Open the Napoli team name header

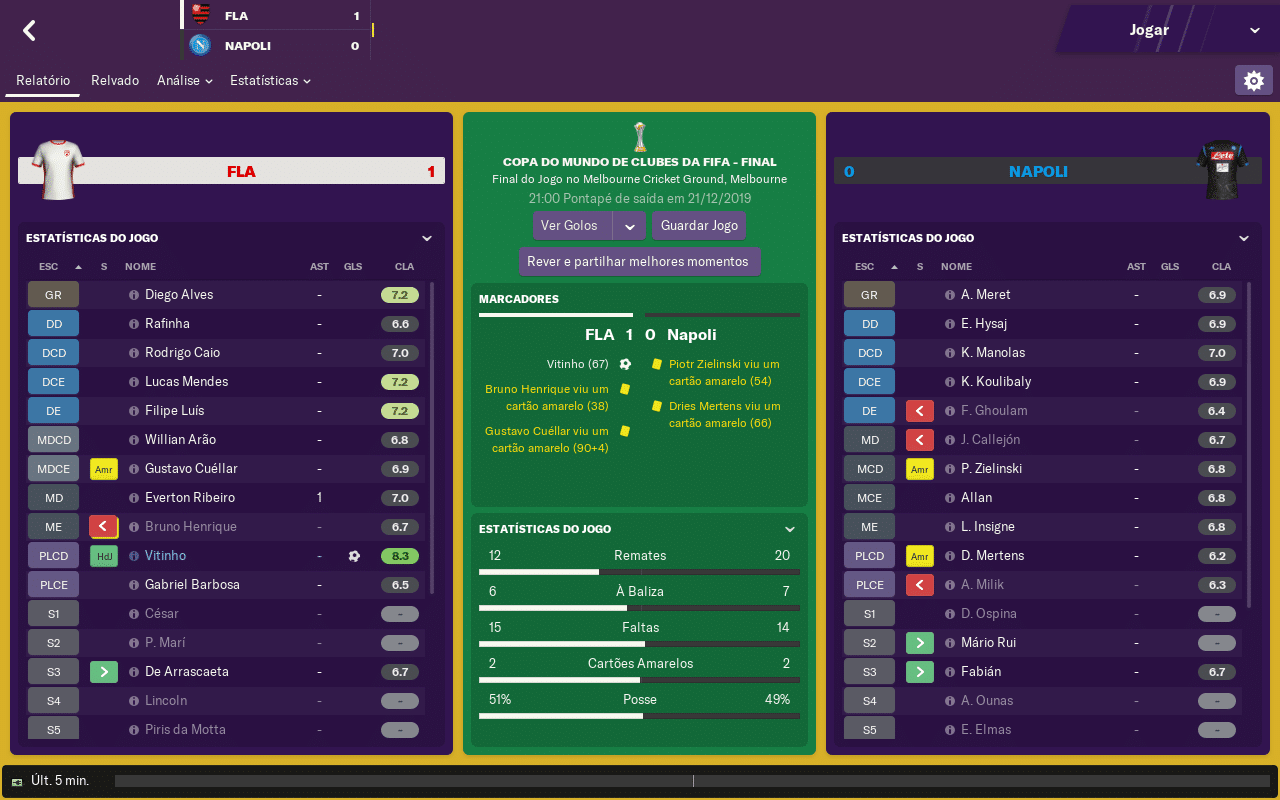coord(1037,172)
